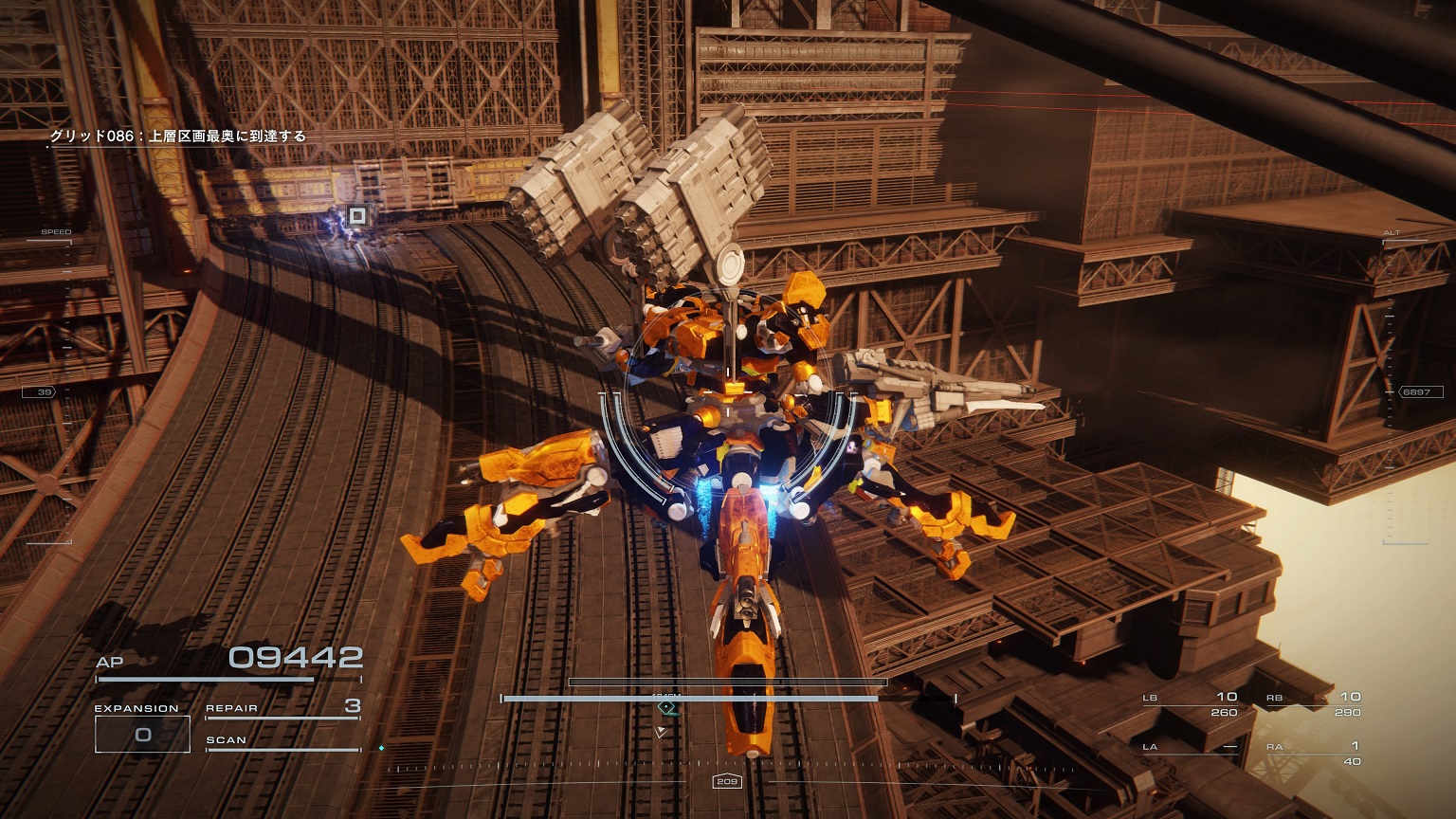Choose the LA arm weapon slot
This screenshot has height=819, width=1456.
[1191, 749]
